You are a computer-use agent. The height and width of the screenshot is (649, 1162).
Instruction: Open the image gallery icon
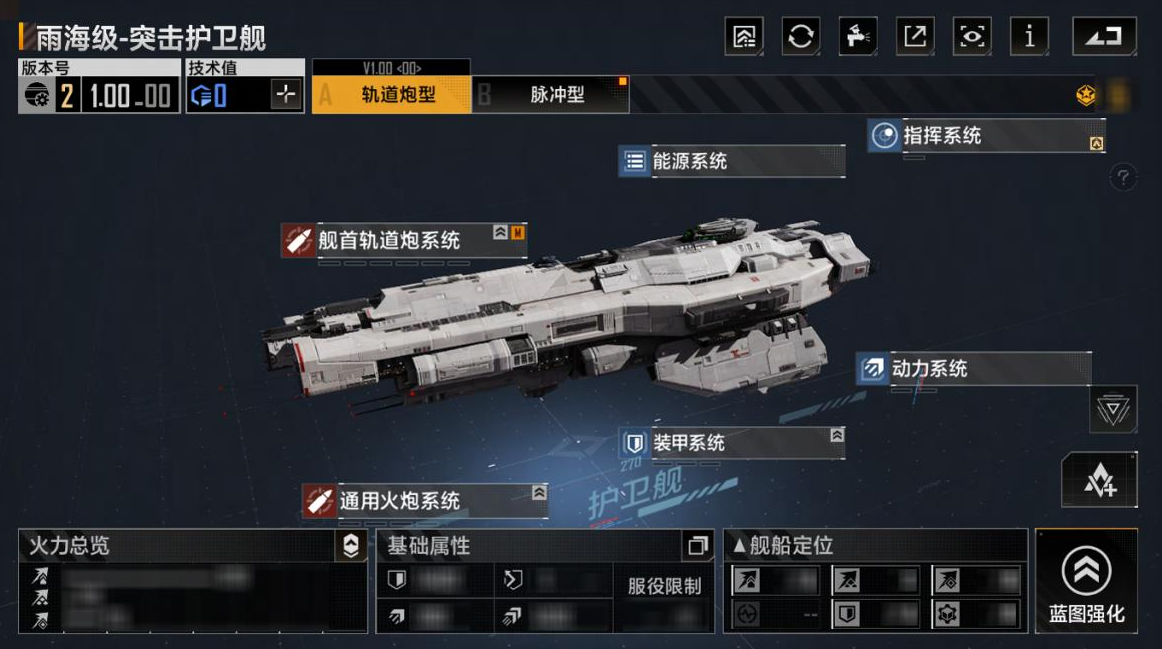[x=744, y=37]
